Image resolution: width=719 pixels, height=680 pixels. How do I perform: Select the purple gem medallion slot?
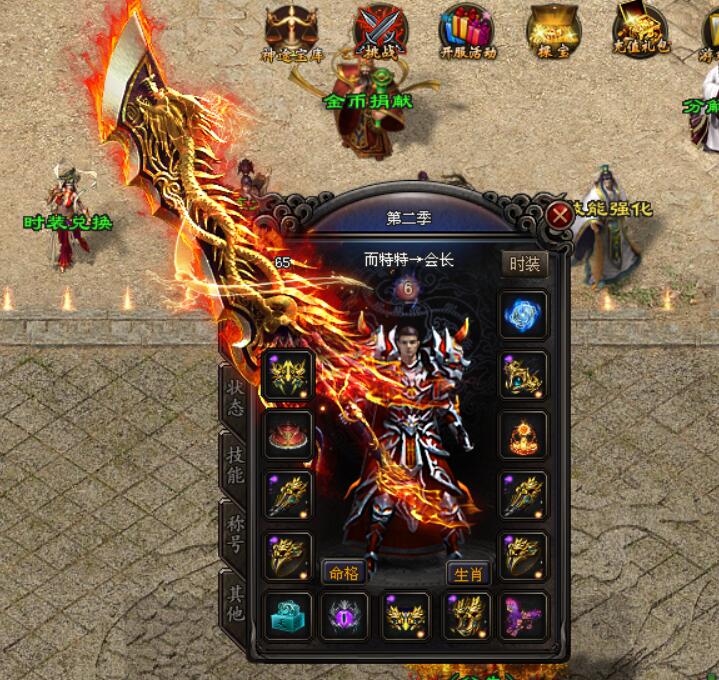pyautogui.click(x=345, y=616)
